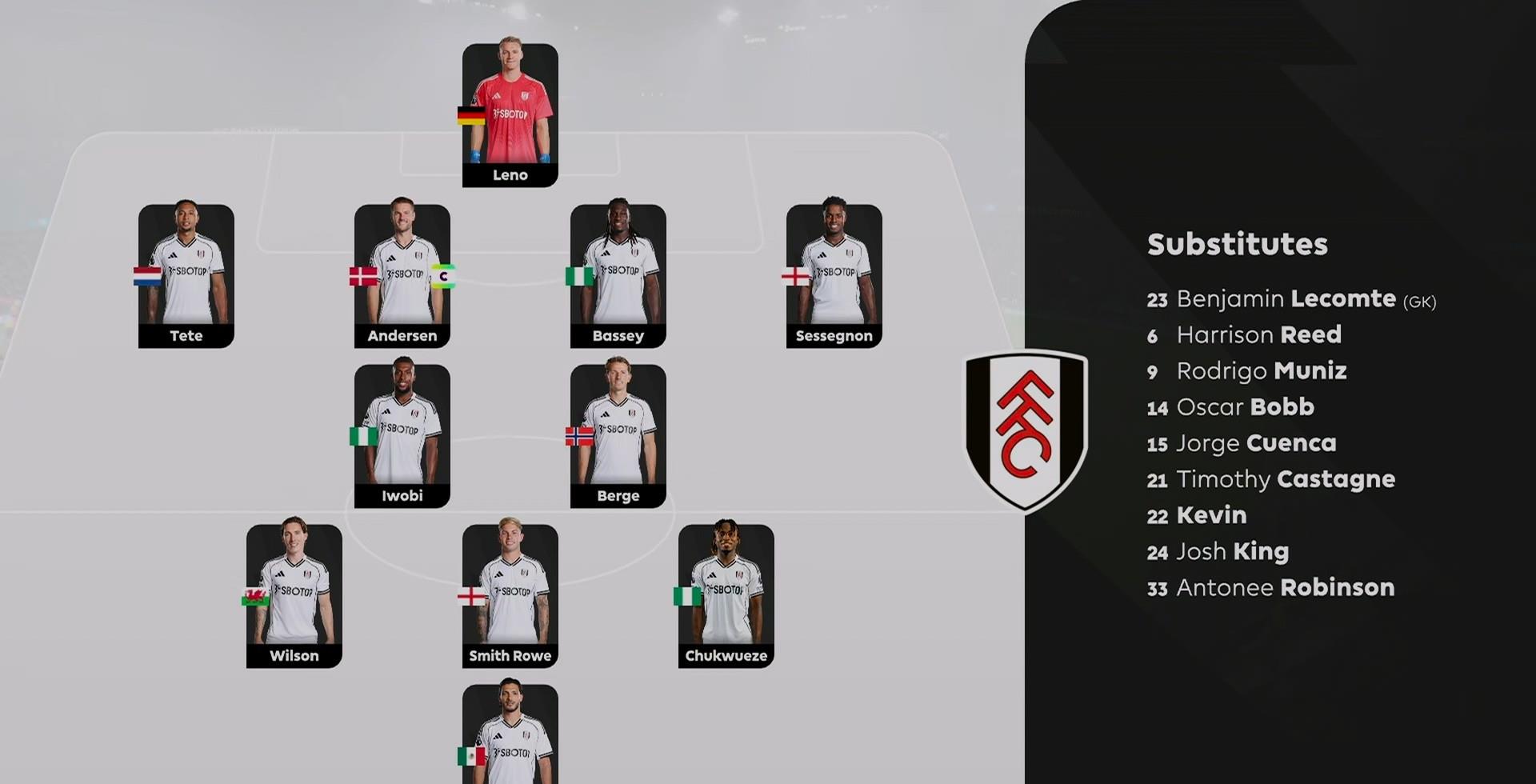Select the Sessegnon player card
Image resolution: width=1536 pixels, height=784 pixels.
tap(834, 276)
